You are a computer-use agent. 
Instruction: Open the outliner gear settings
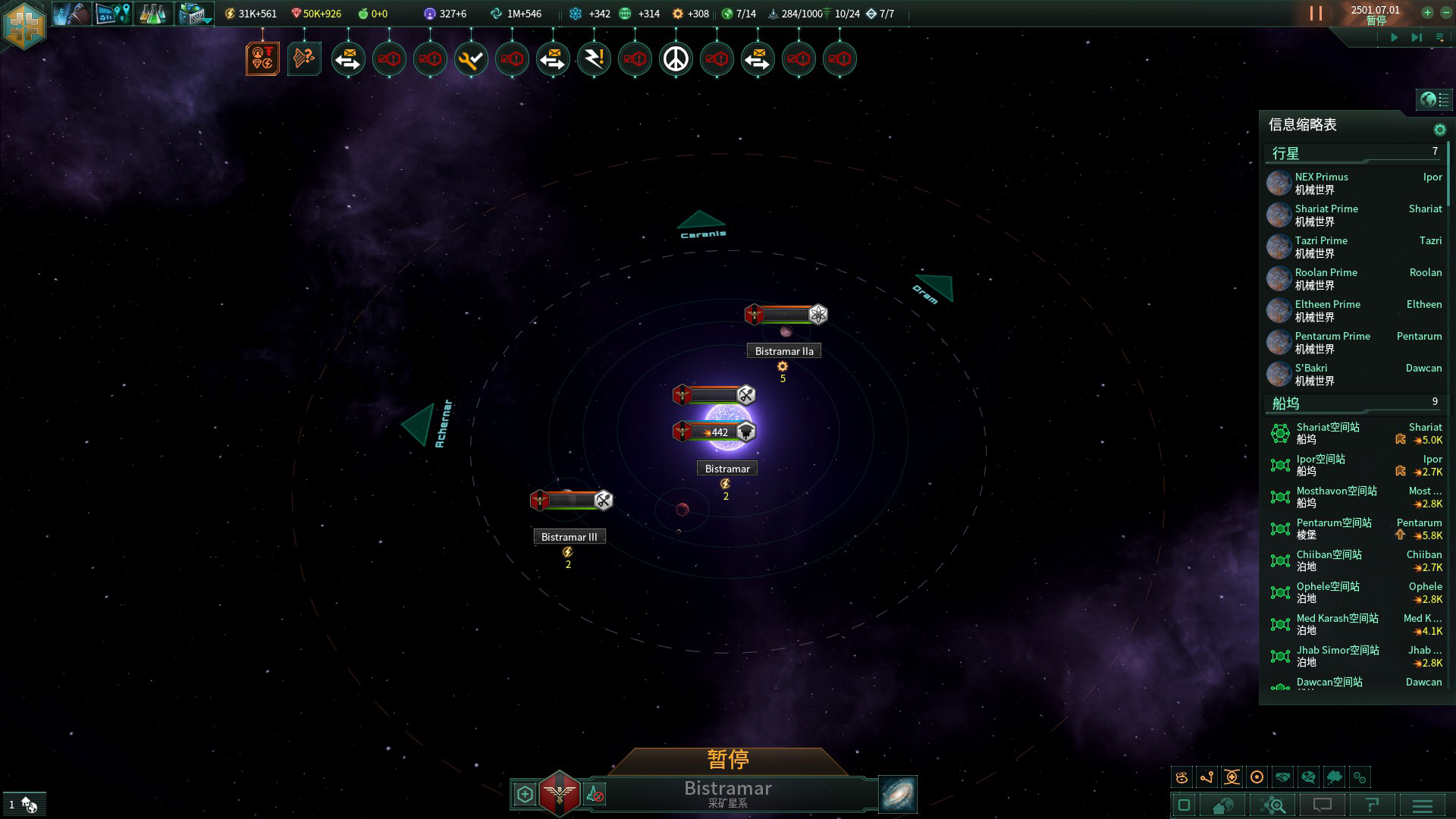coord(1439,130)
